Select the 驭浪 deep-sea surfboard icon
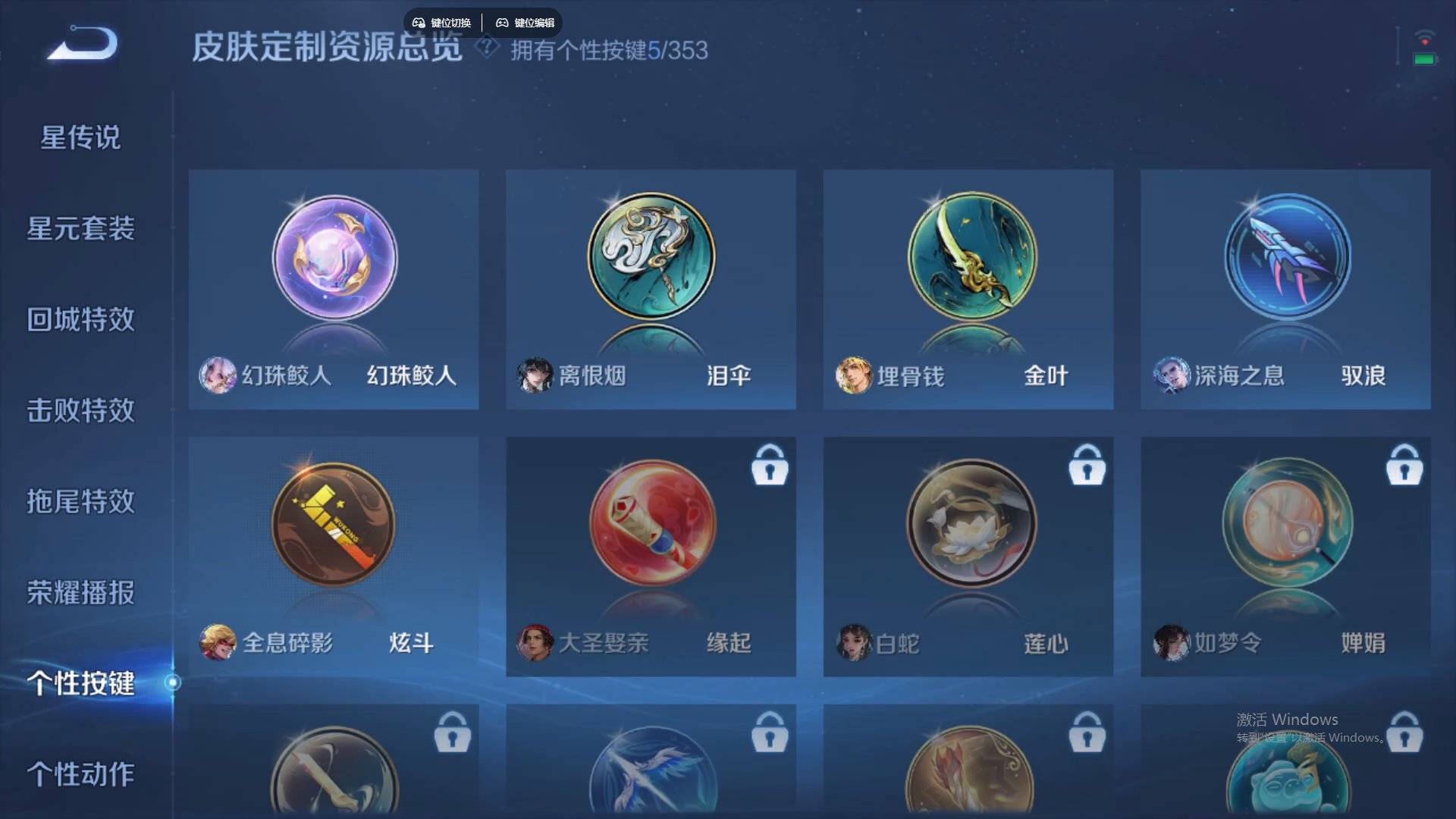 pyautogui.click(x=1285, y=258)
